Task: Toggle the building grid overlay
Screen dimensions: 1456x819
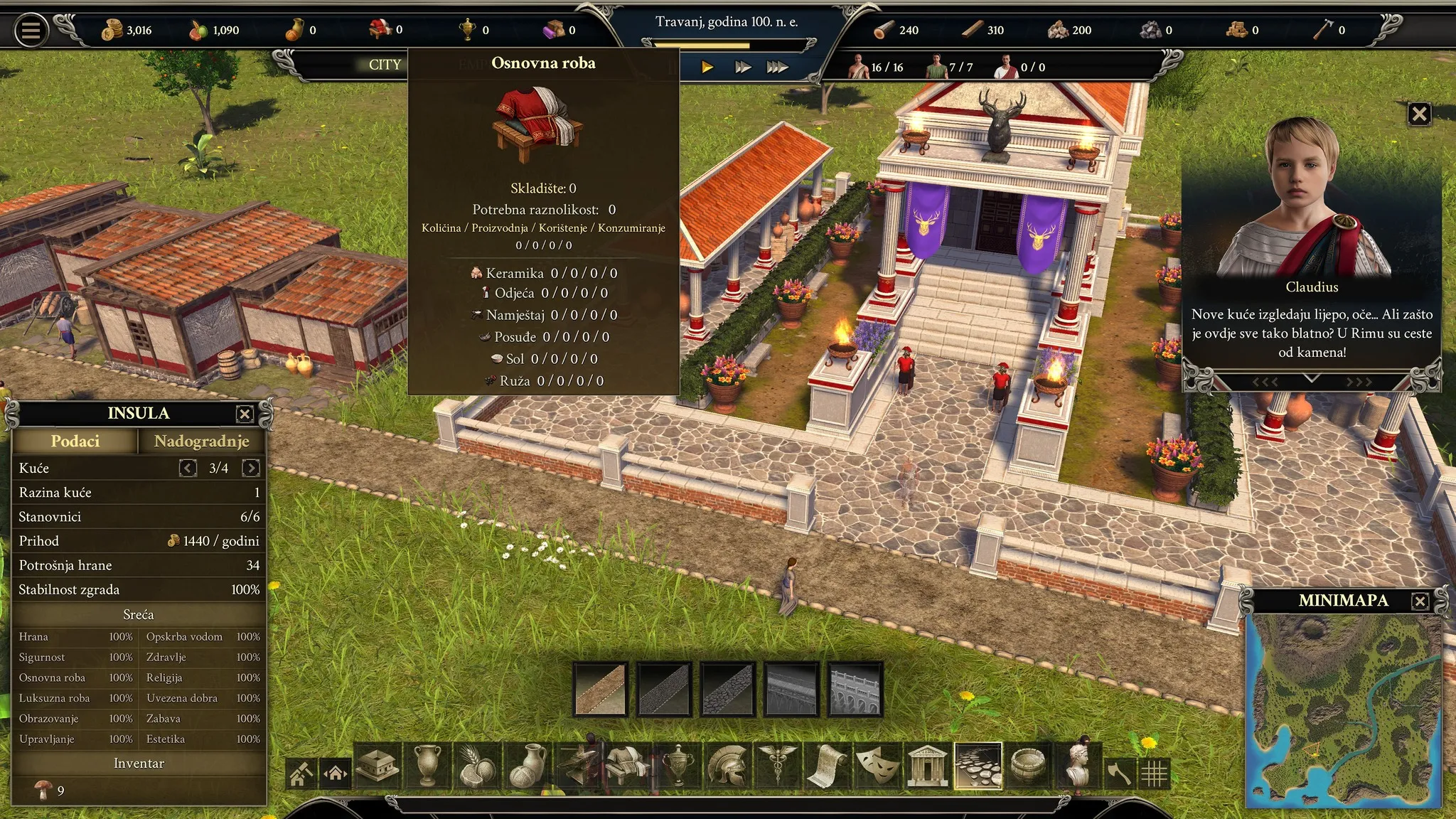Action: pyautogui.click(x=1154, y=773)
